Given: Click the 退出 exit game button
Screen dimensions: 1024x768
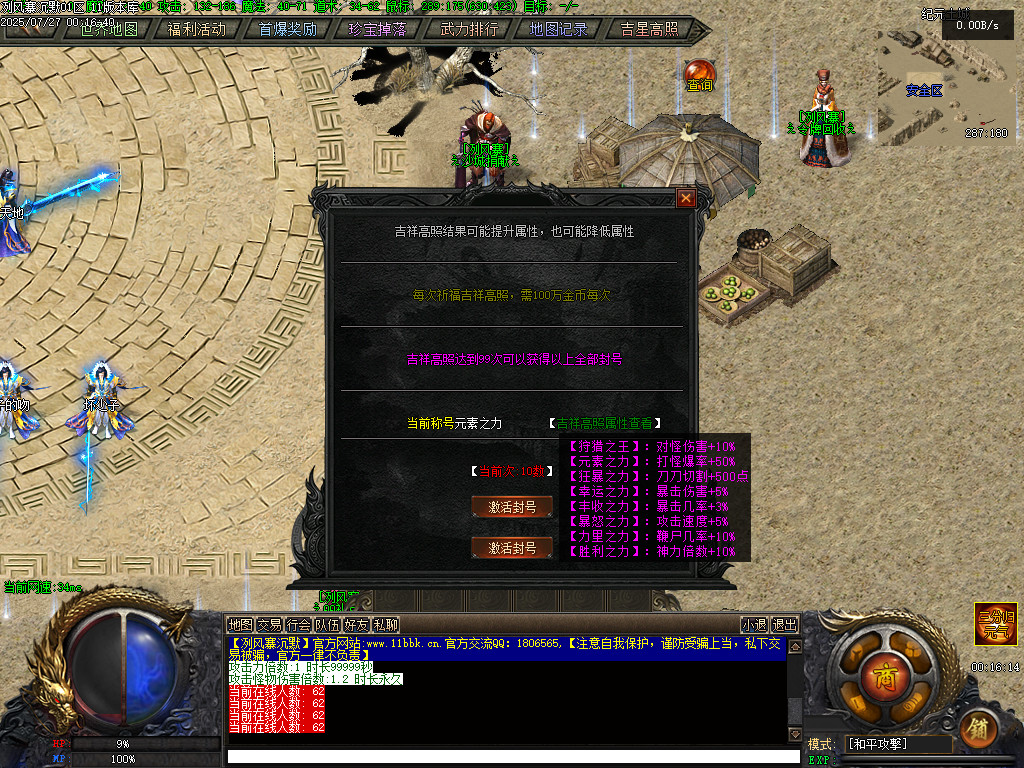Looking at the screenshot, I should (785, 625).
